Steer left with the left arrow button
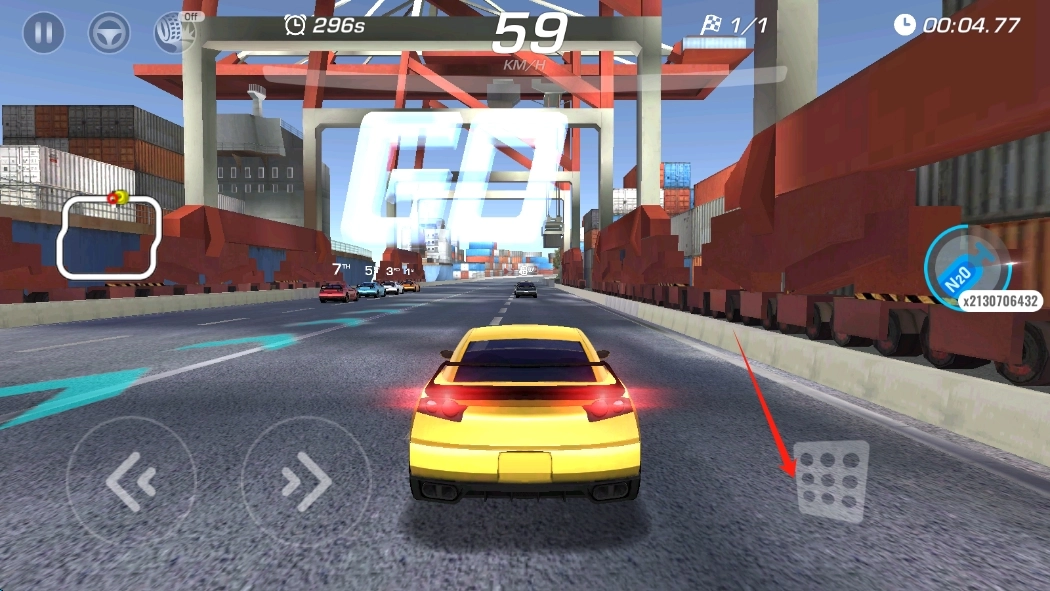Image resolution: width=1050 pixels, height=591 pixels. pyautogui.click(x=131, y=482)
